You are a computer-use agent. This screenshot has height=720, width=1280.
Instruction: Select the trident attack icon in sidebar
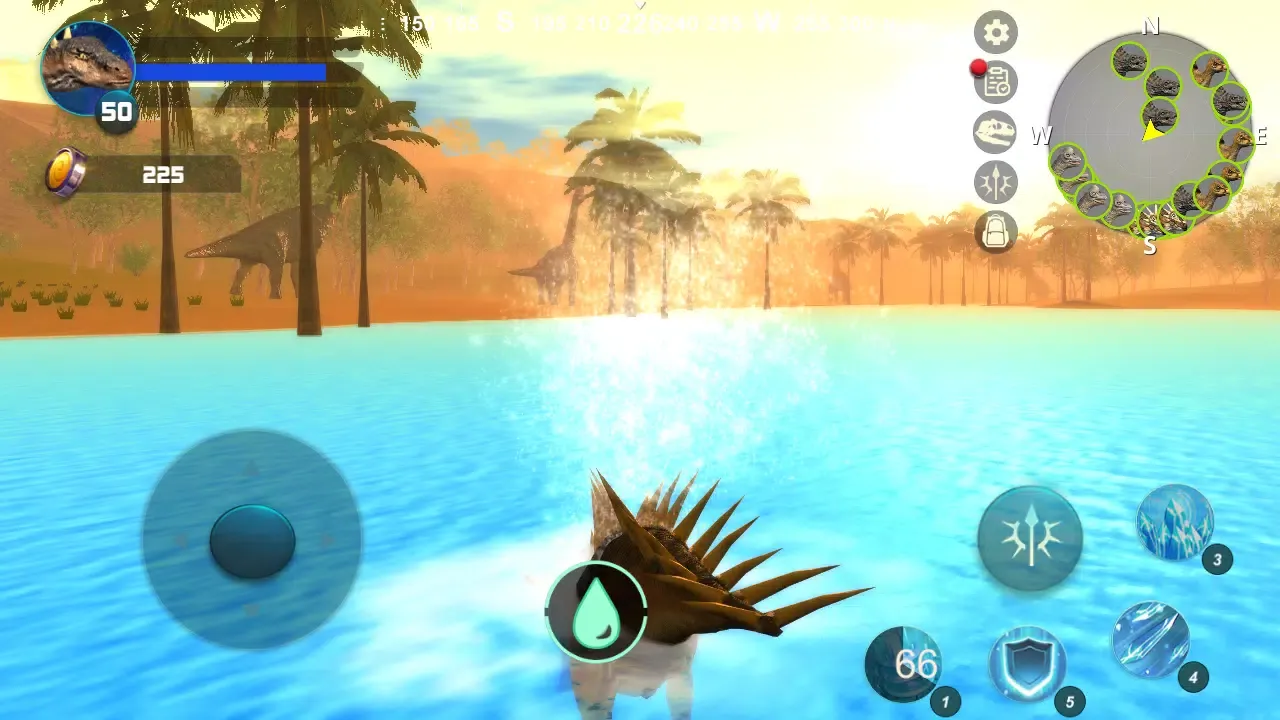tap(995, 181)
